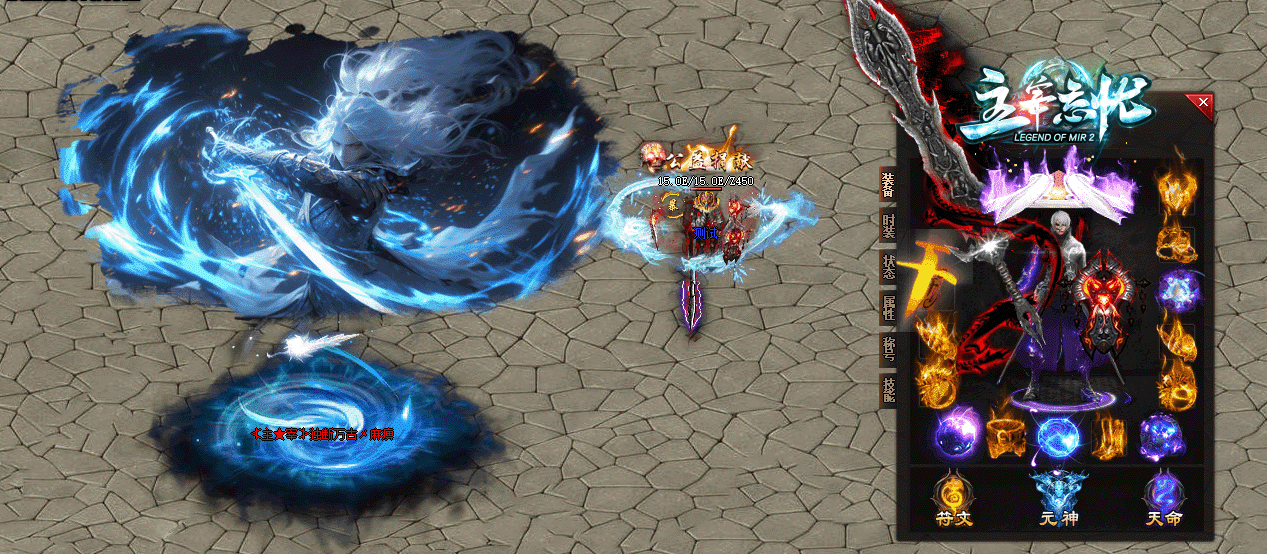Switch to the 属性 attributes tab

pos(887,308)
